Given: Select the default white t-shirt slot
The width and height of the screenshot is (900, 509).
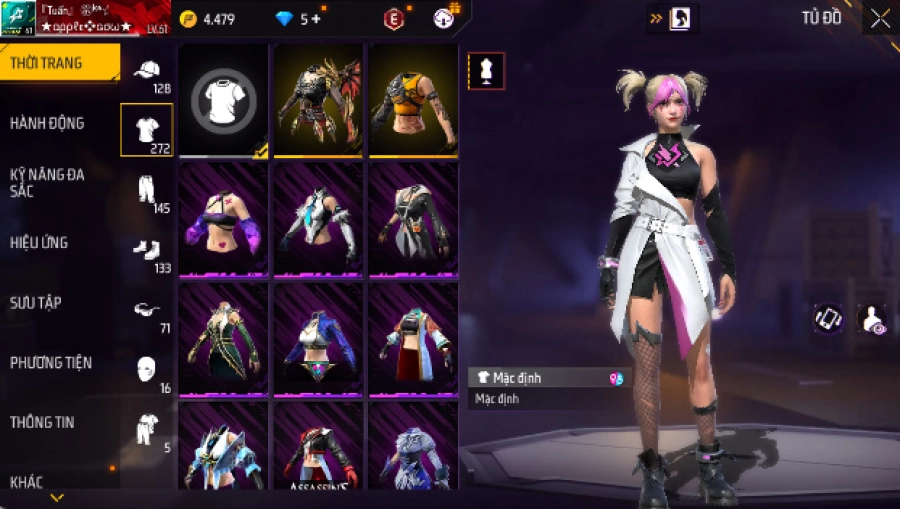Looking at the screenshot, I should click(x=223, y=100).
